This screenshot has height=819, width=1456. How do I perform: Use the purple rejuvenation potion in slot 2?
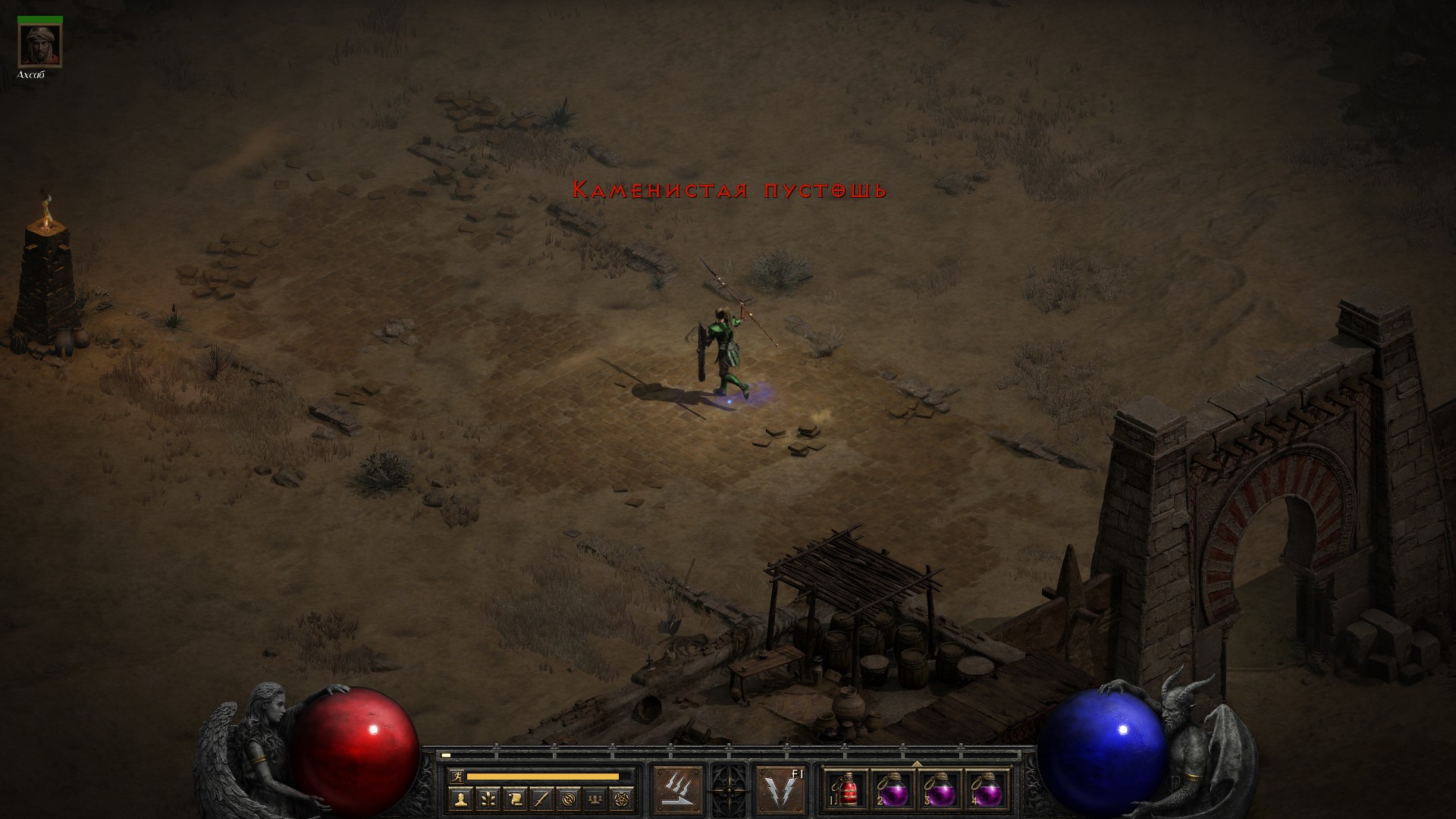point(893,790)
